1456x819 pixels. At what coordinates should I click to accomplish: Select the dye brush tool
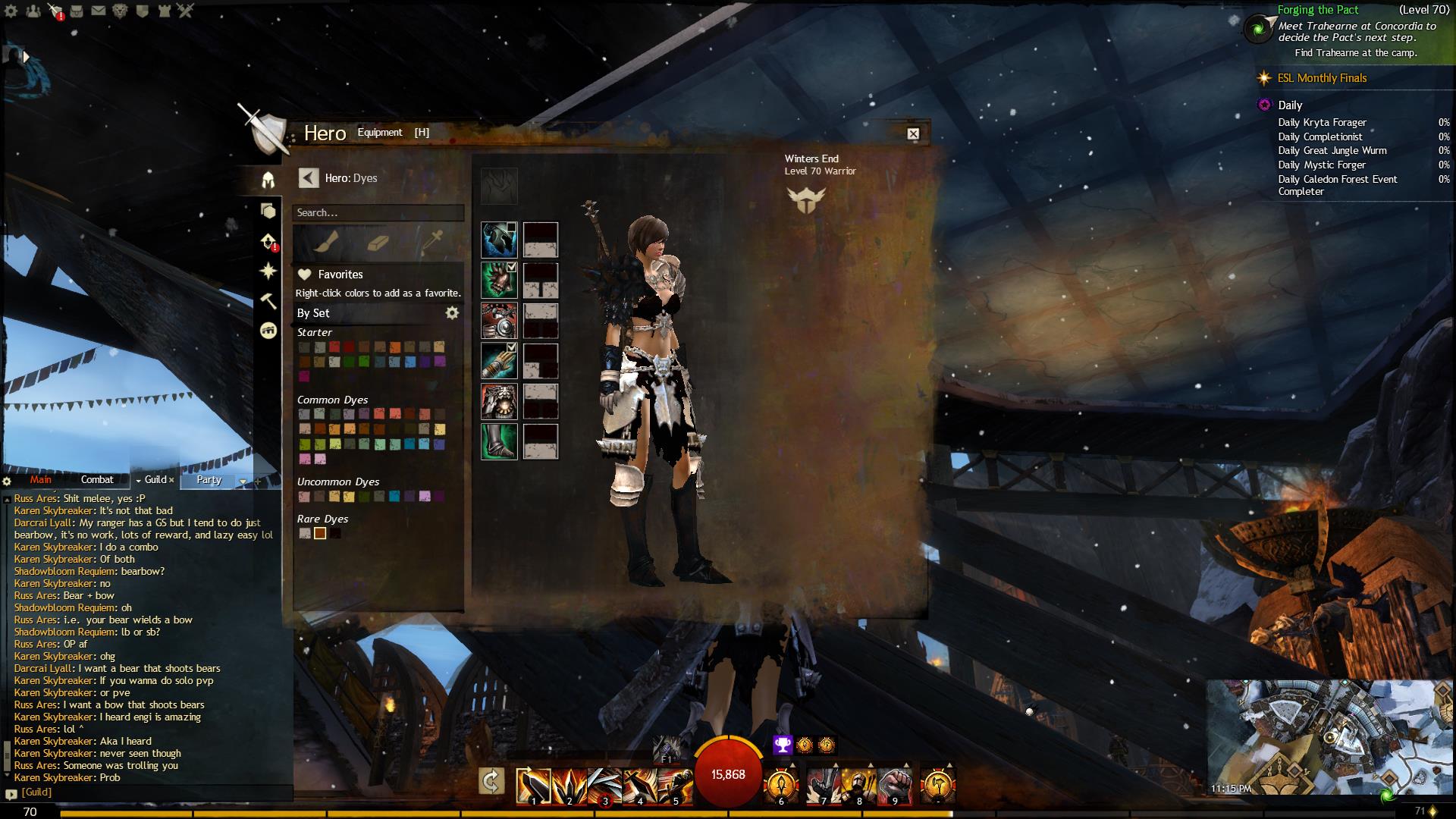326,242
